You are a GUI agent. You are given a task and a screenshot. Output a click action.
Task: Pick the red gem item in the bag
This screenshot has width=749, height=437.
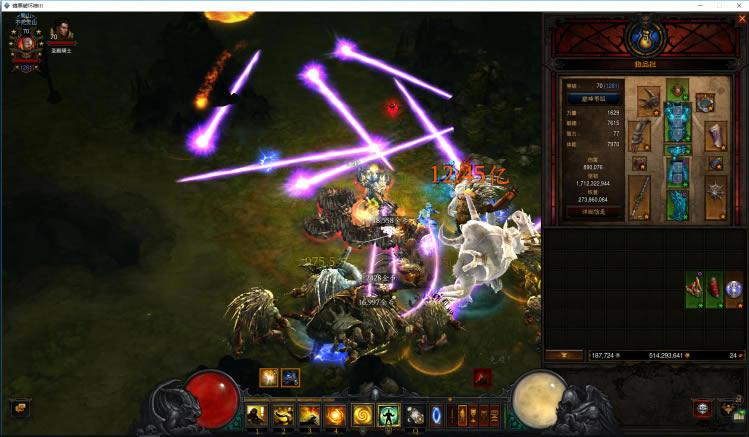point(714,288)
